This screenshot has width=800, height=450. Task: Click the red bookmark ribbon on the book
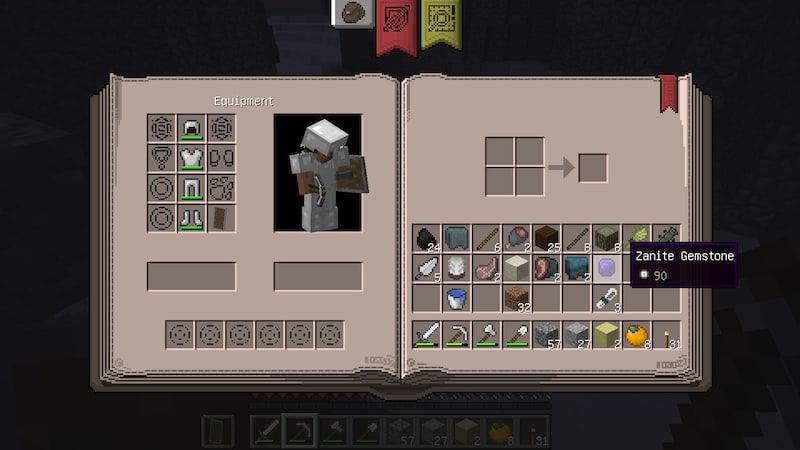click(x=667, y=94)
